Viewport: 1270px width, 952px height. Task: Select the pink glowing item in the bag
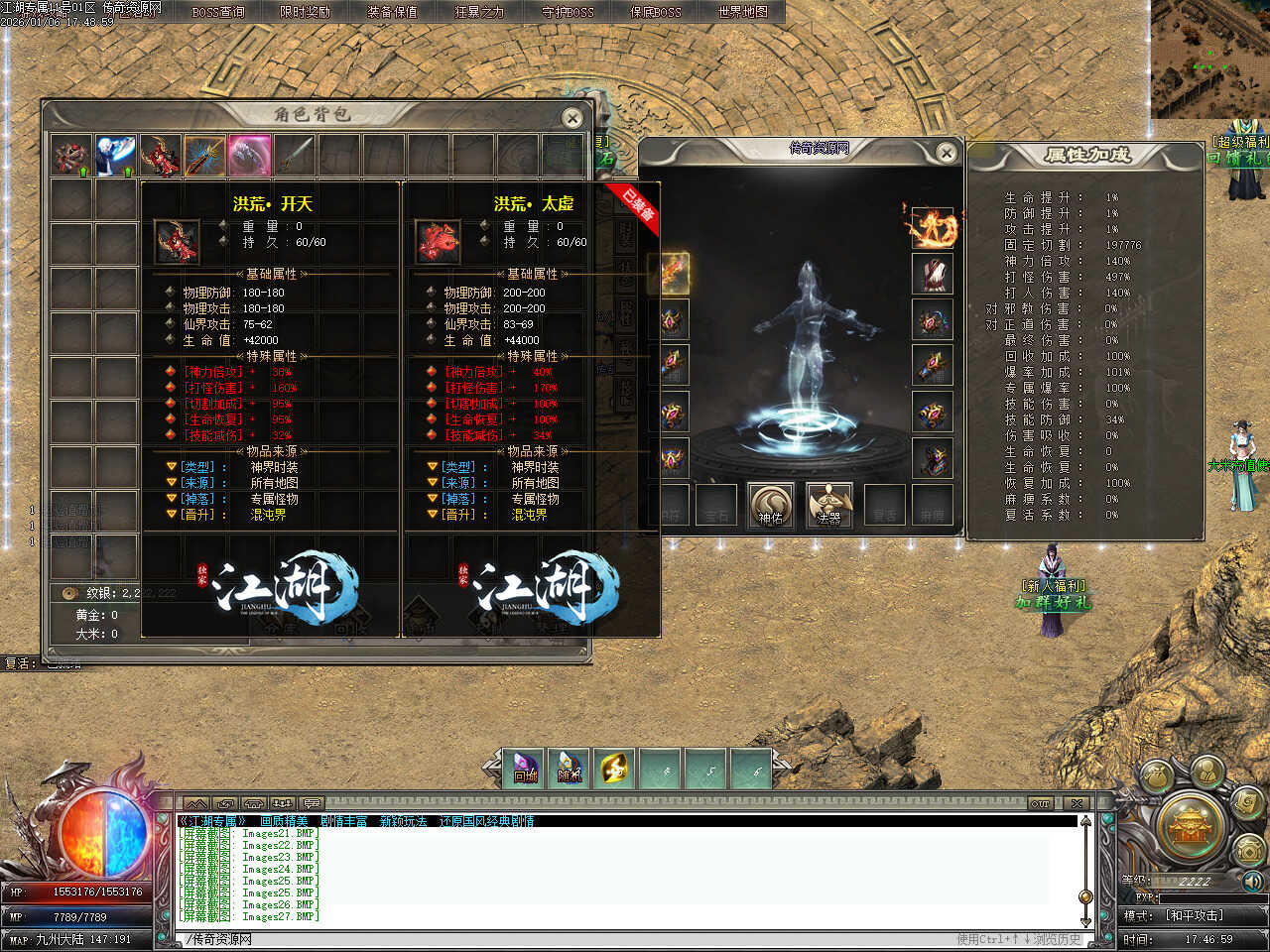(249, 156)
